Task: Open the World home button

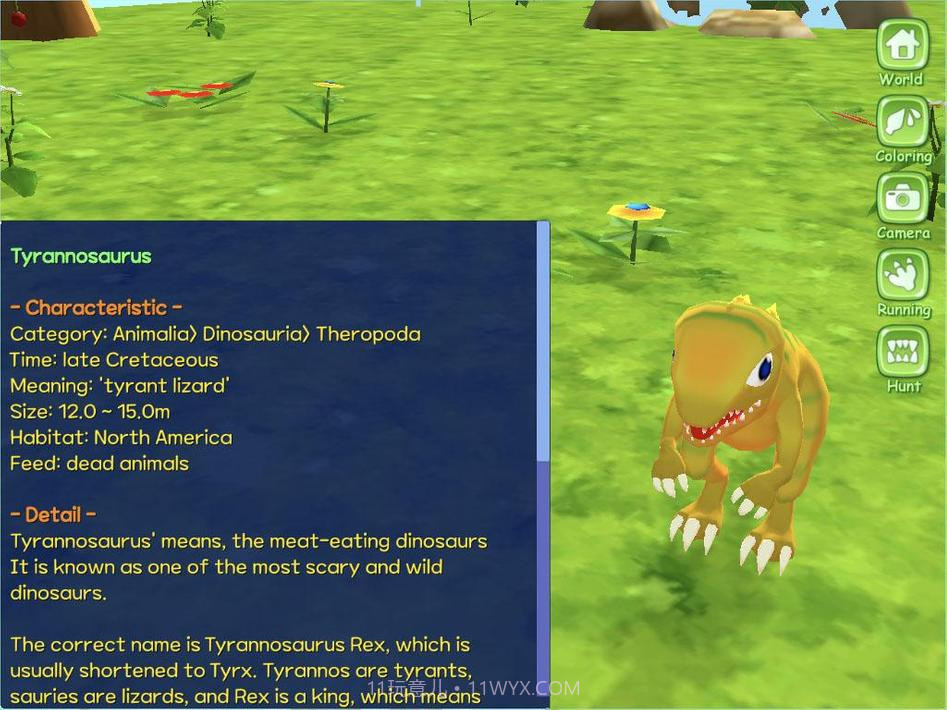Action: point(902,45)
